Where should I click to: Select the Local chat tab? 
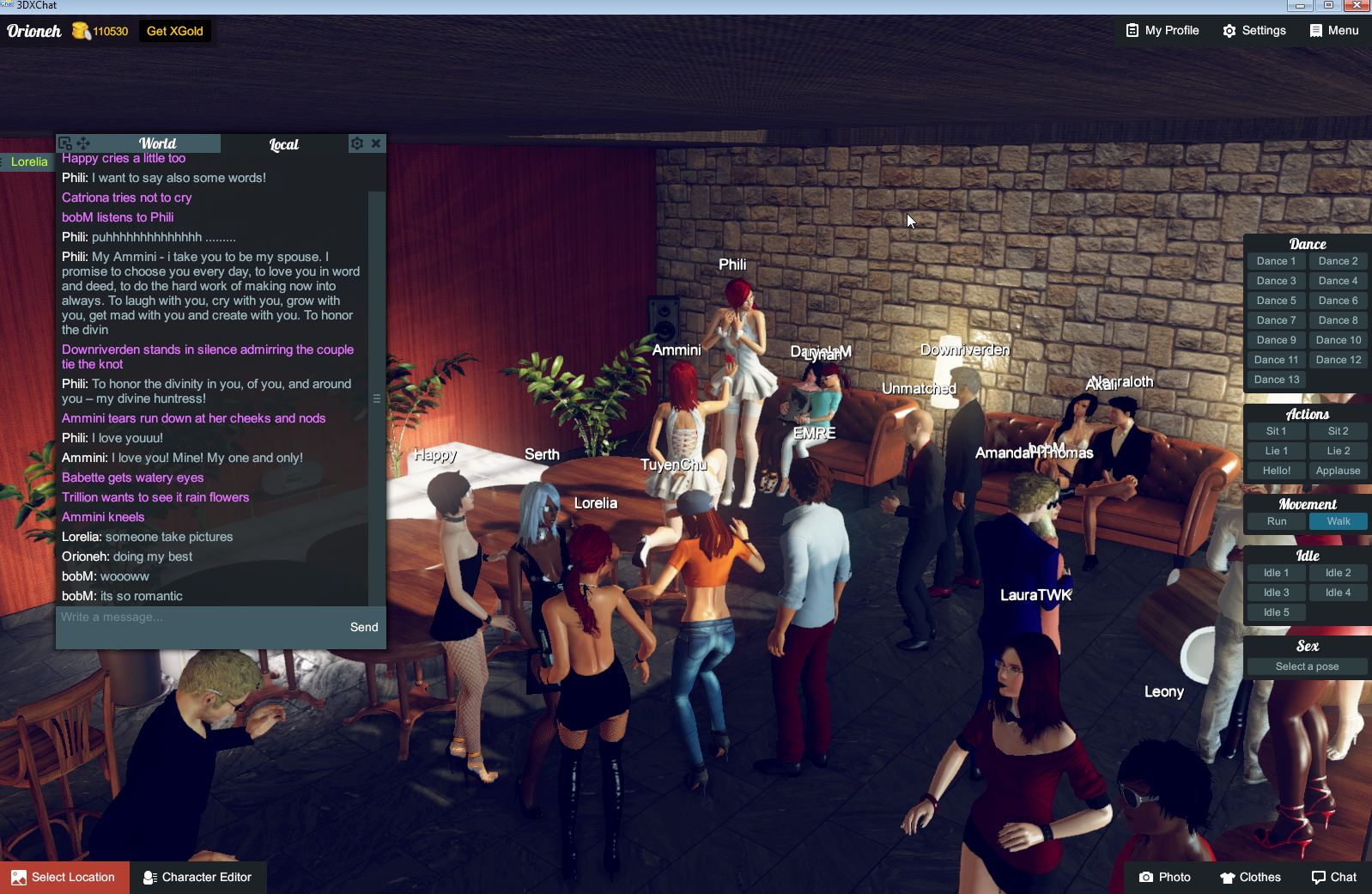[x=283, y=143]
